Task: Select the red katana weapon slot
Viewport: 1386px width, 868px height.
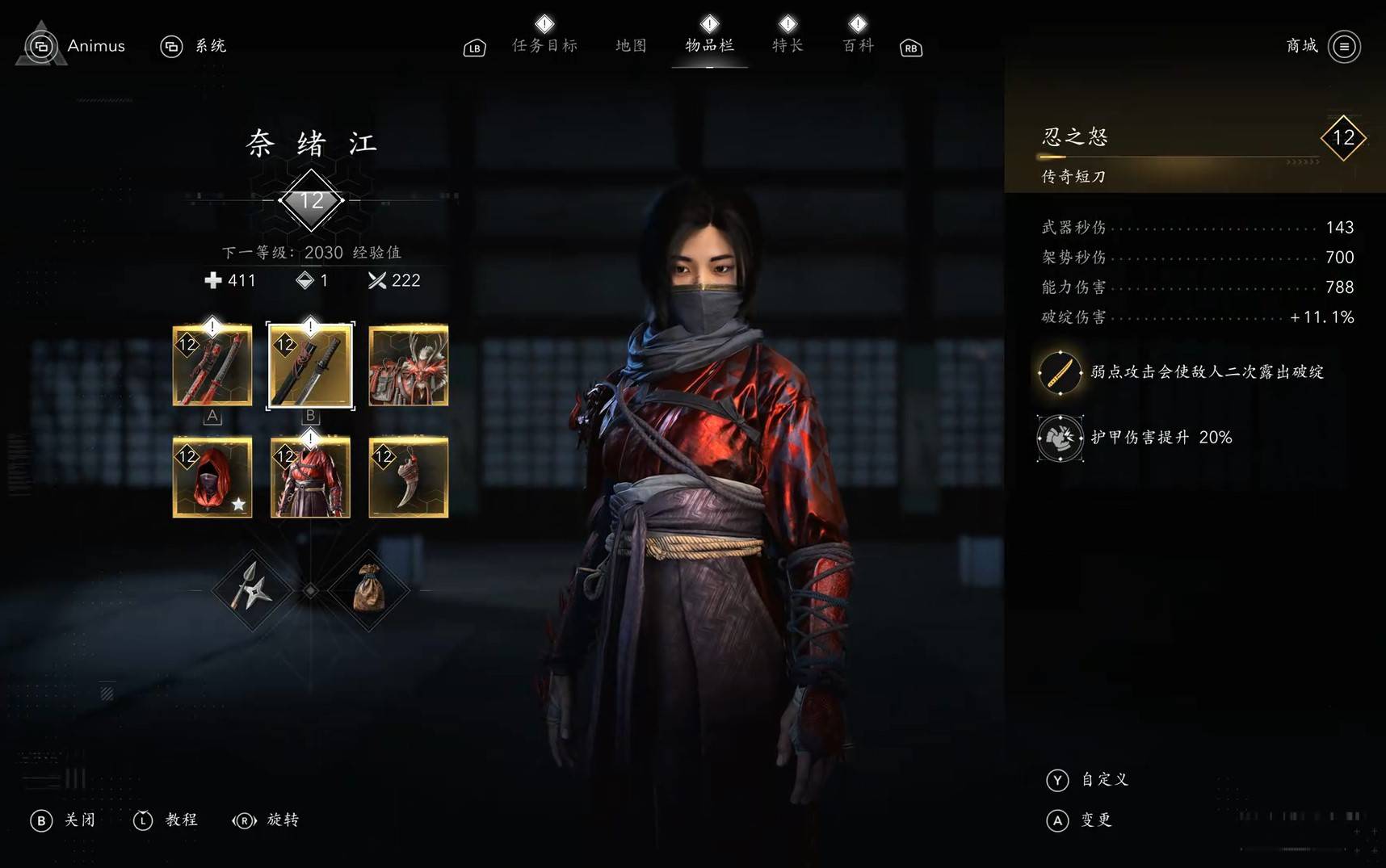Action: click(212, 365)
